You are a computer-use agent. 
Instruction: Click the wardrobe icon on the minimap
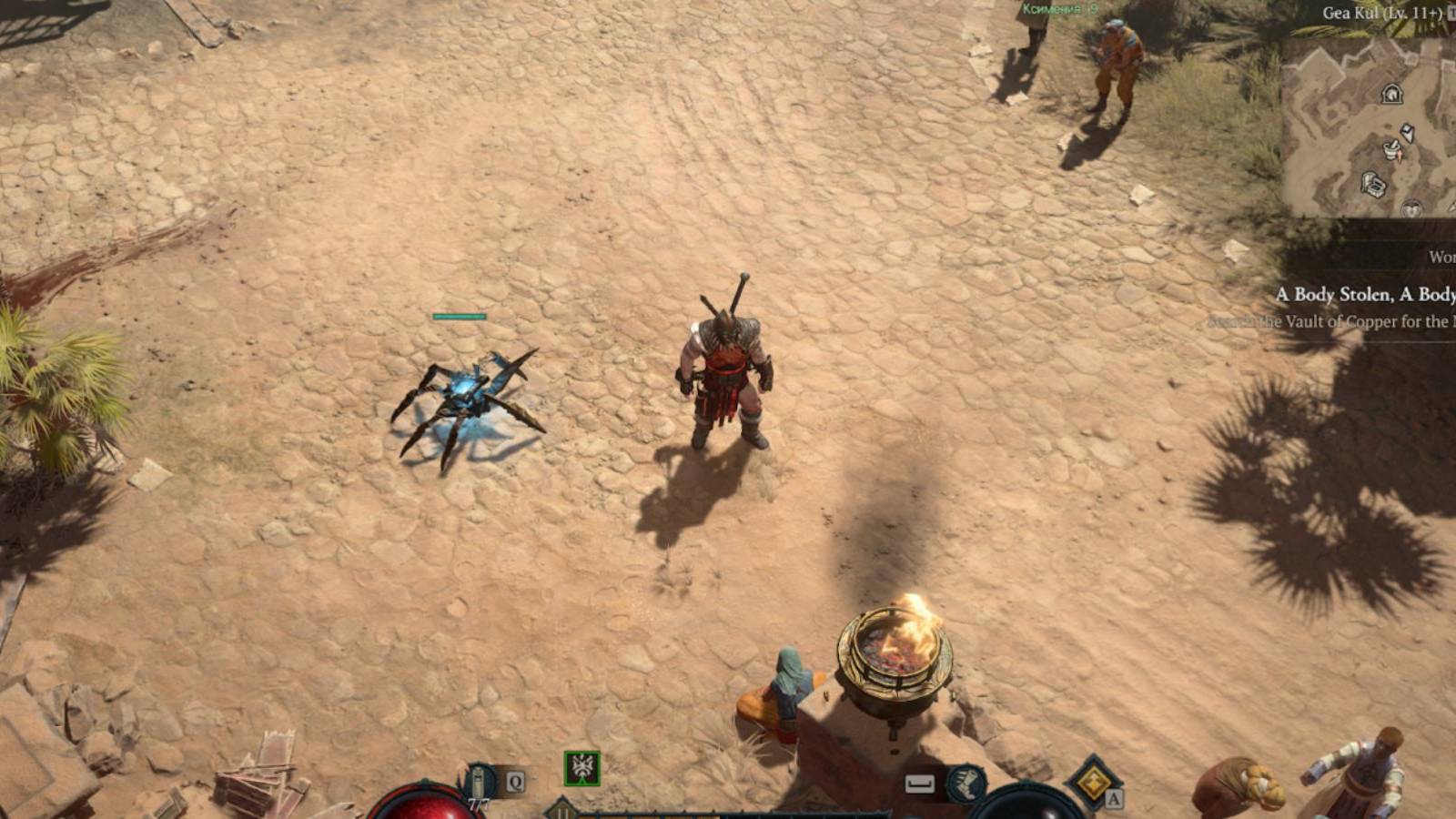pos(1407,132)
